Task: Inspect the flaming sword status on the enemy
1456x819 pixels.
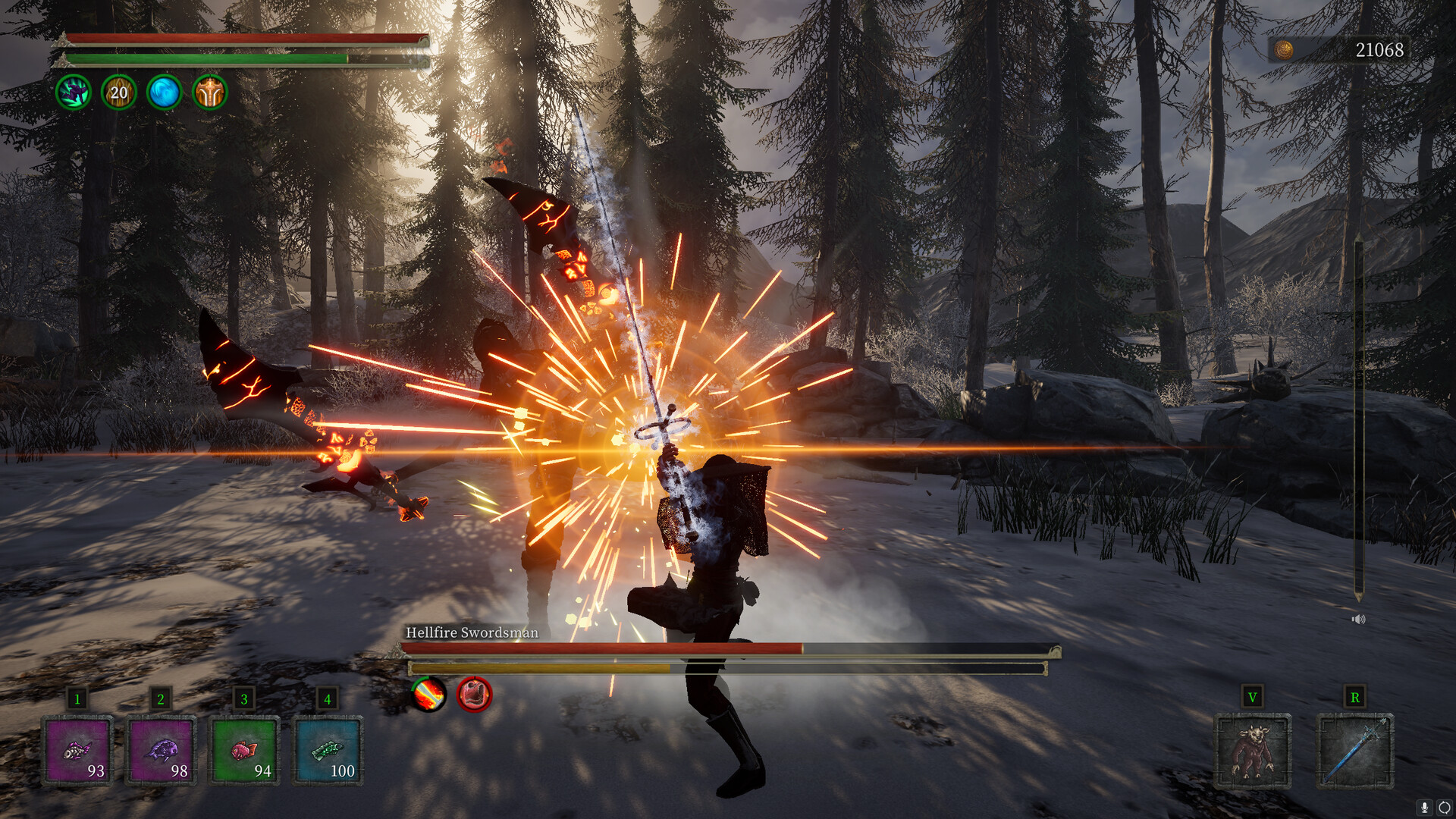Action: (x=428, y=694)
